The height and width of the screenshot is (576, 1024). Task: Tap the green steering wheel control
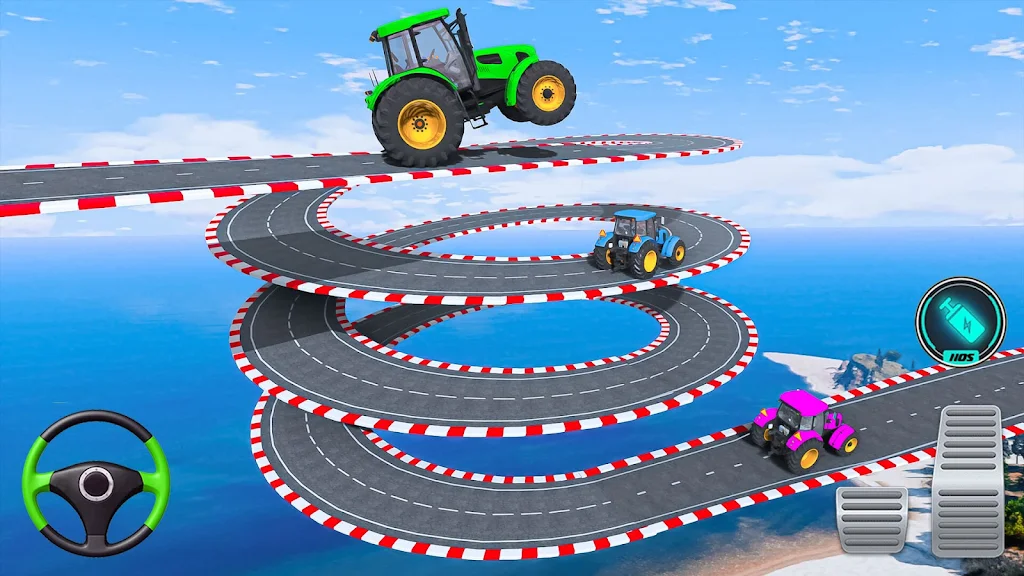(95, 483)
